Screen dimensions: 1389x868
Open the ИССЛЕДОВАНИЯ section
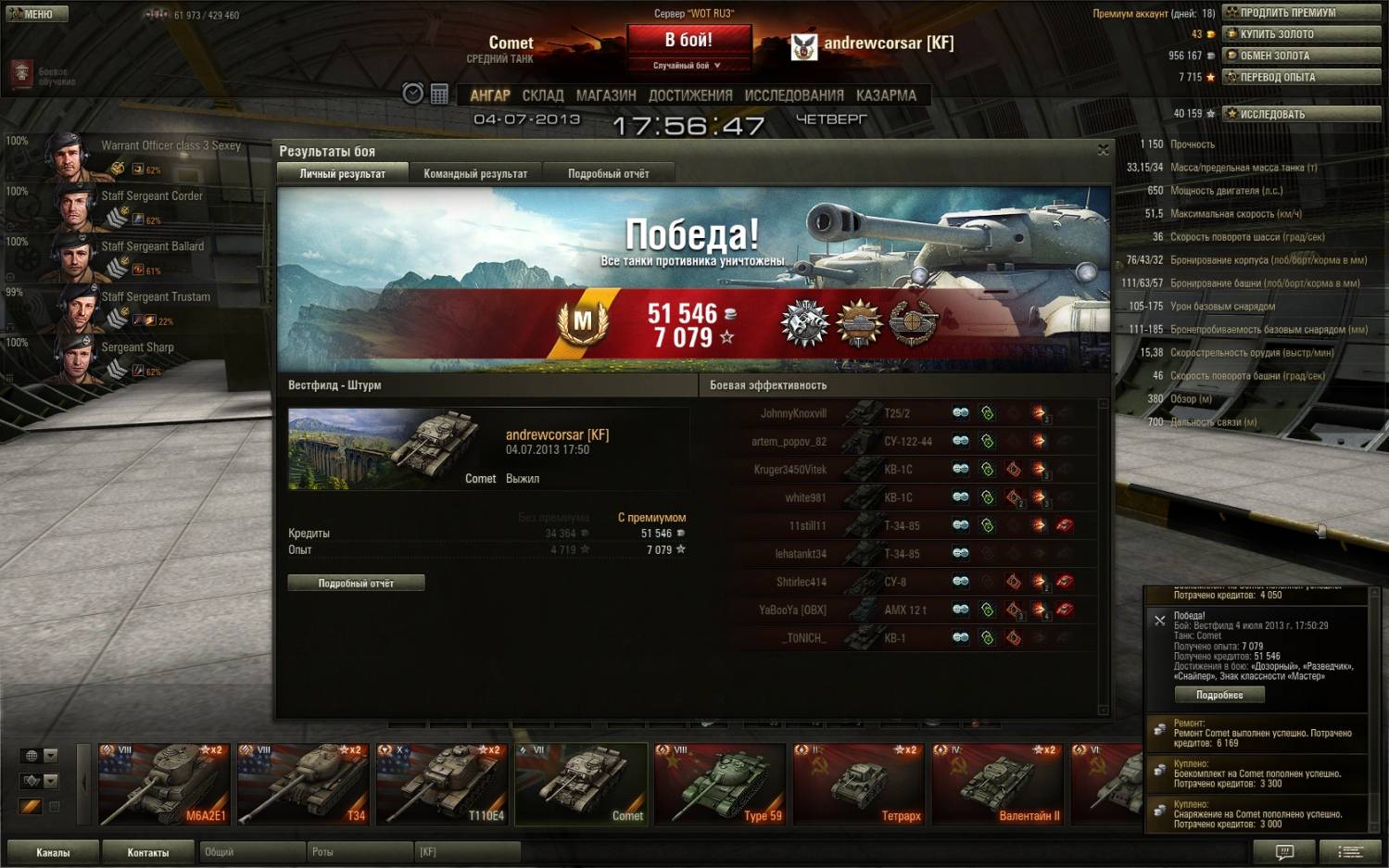click(793, 95)
